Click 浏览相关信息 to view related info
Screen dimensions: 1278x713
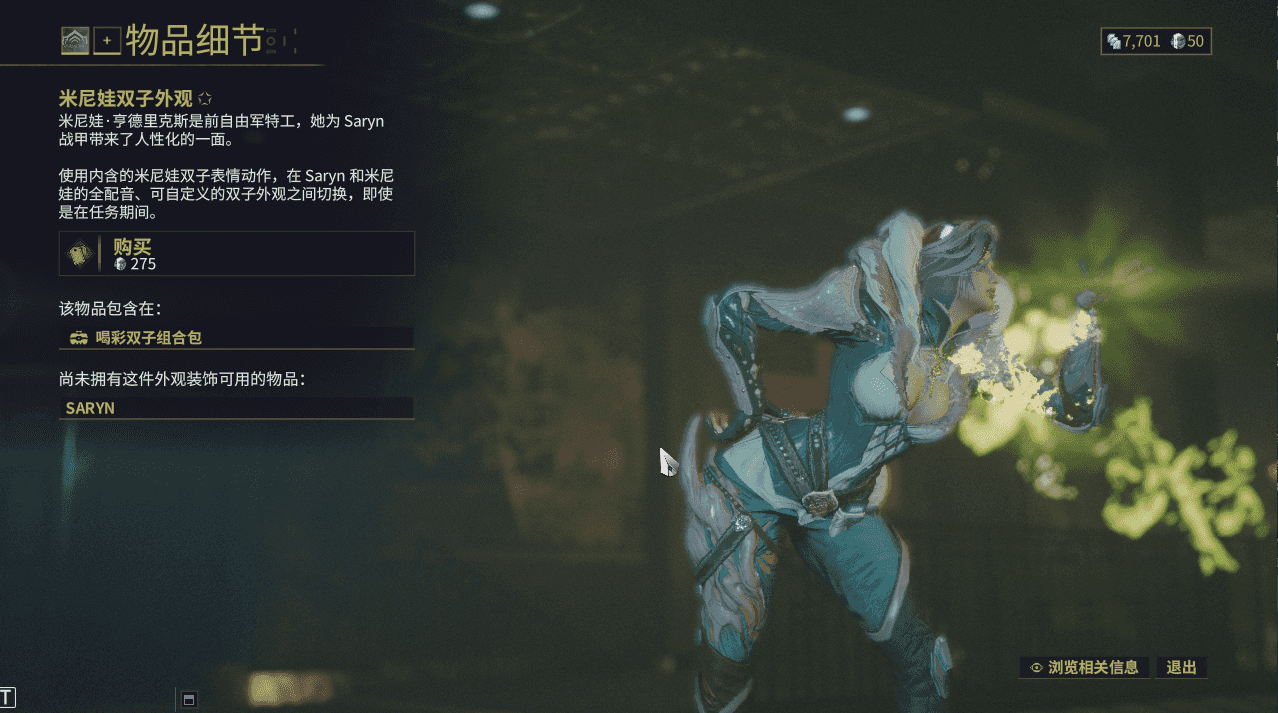[1084, 667]
